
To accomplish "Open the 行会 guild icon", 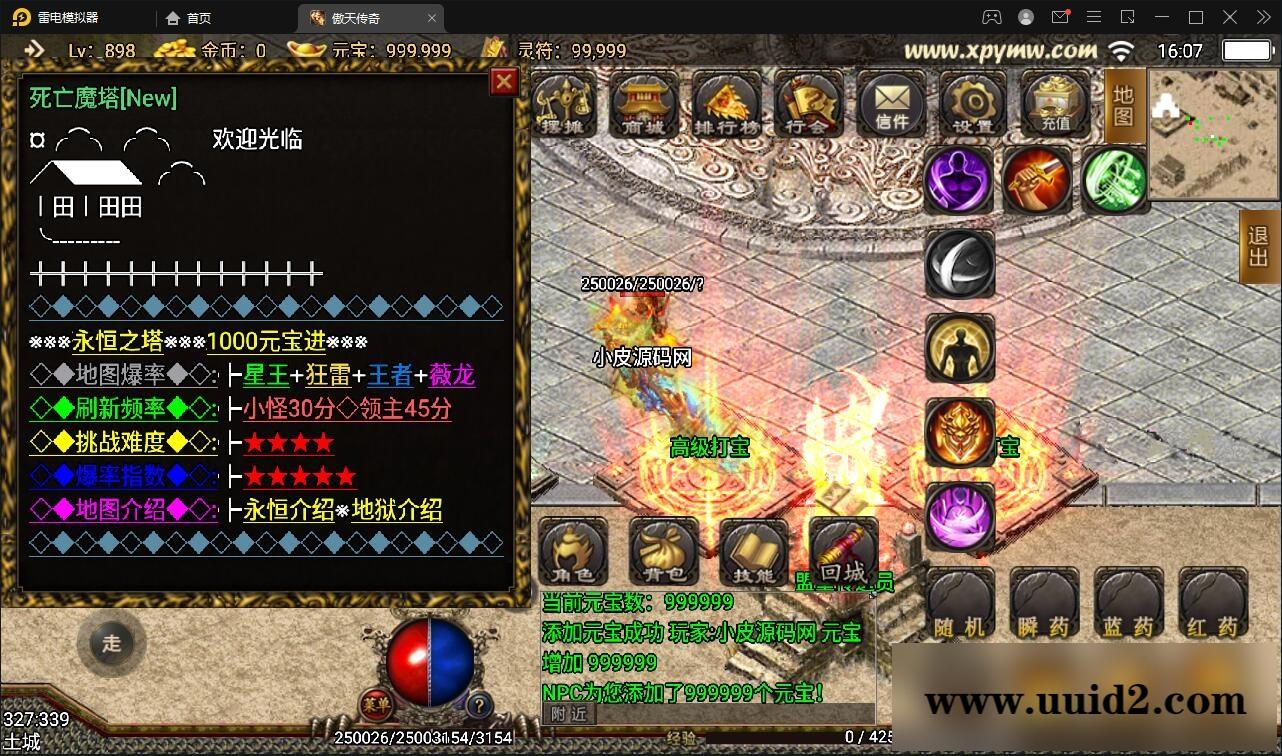I will click(x=809, y=103).
